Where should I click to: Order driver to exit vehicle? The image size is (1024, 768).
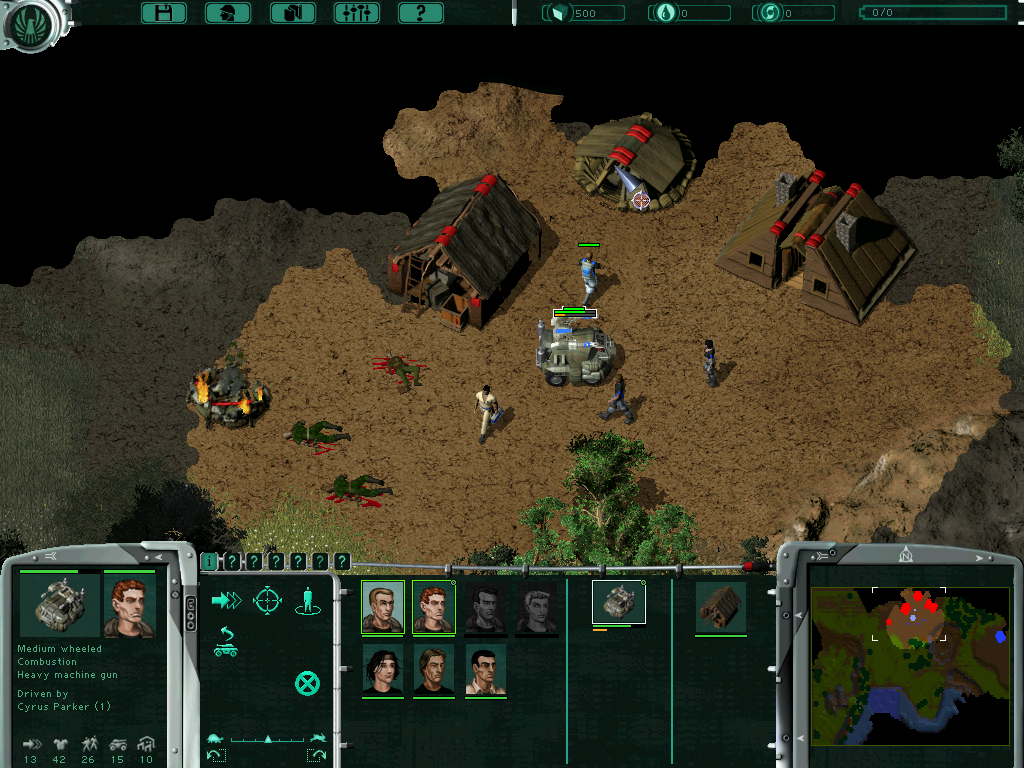(x=226, y=642)
